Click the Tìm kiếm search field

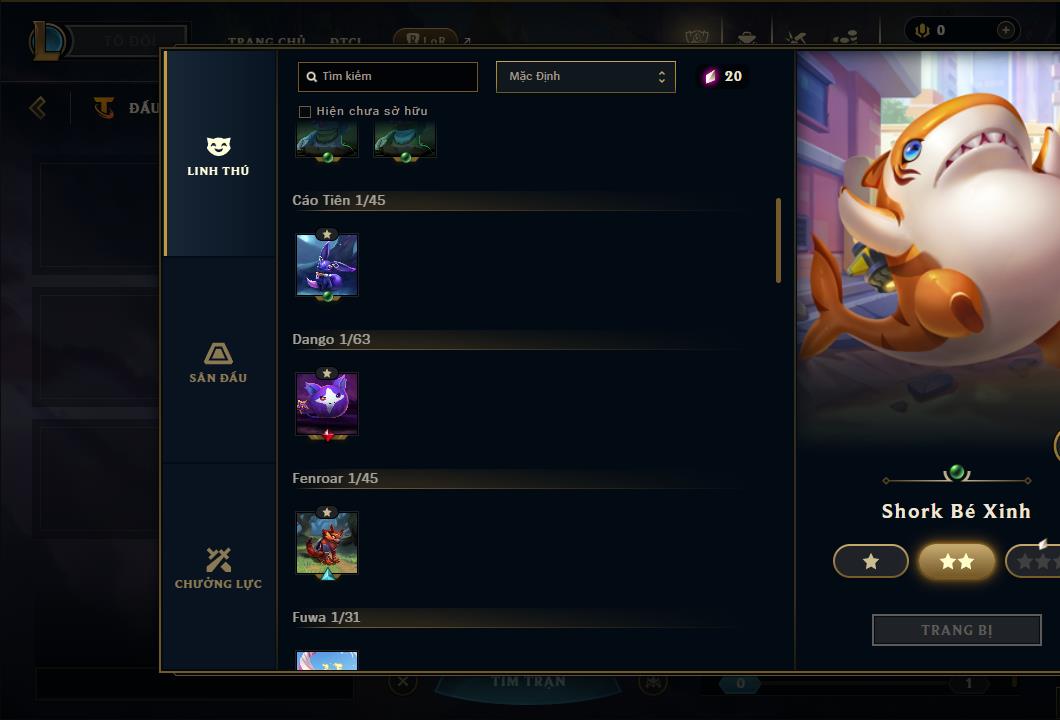(x=388, y=77)
